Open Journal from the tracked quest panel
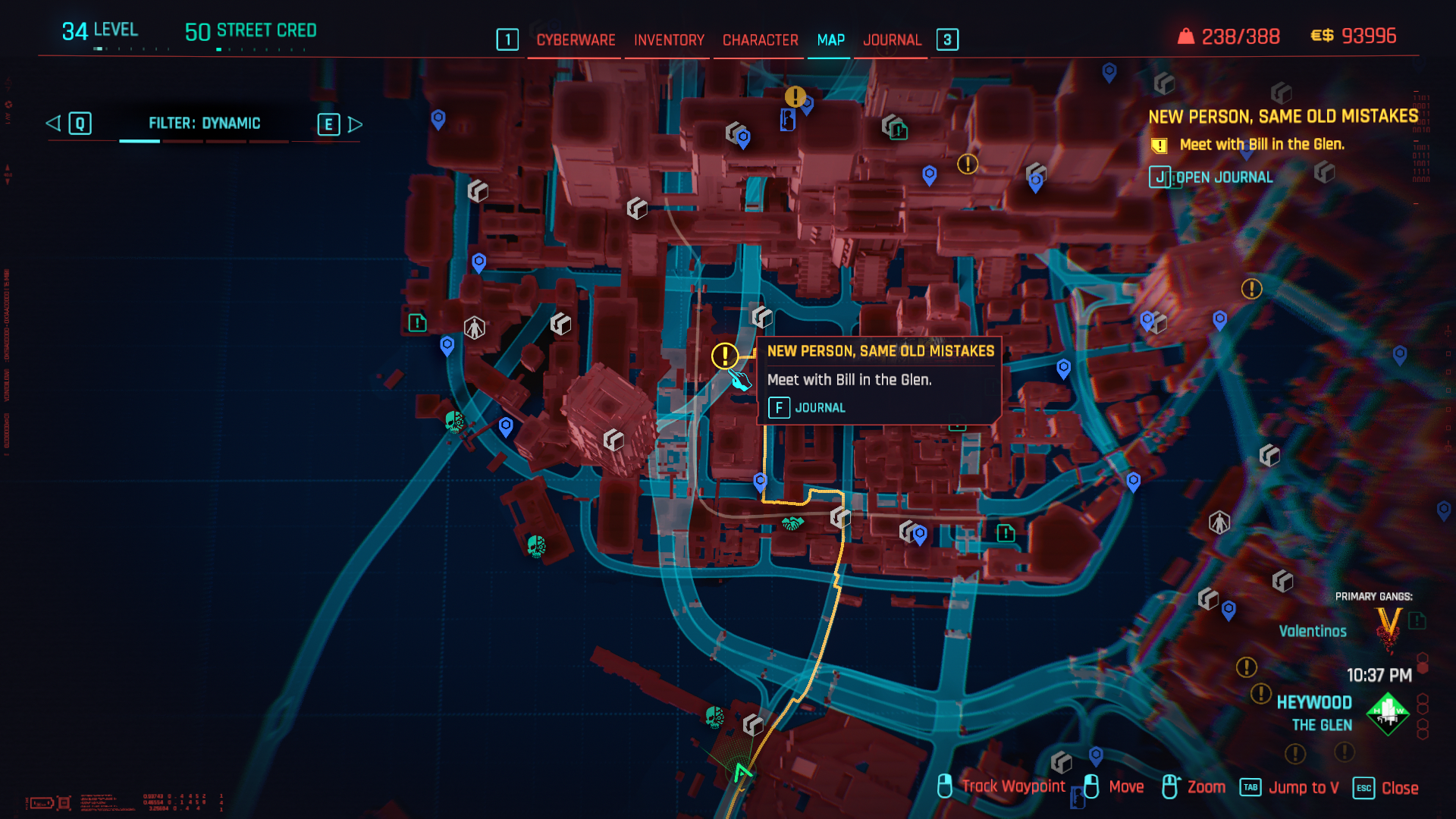The height and width of the screenshot is (819, 1456). (x=1212, y=177)
